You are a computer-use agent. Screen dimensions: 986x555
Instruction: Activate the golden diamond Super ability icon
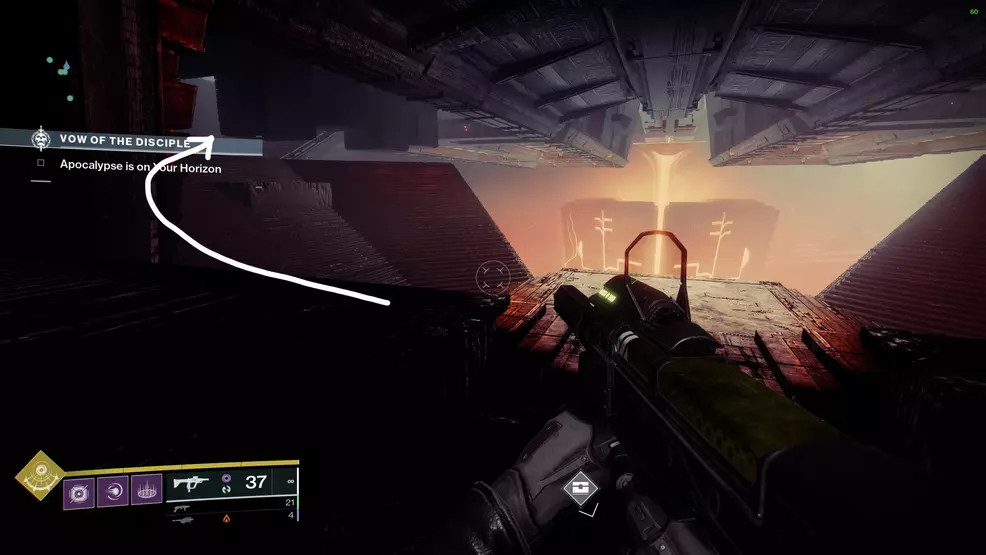click(x=40, y=477)
